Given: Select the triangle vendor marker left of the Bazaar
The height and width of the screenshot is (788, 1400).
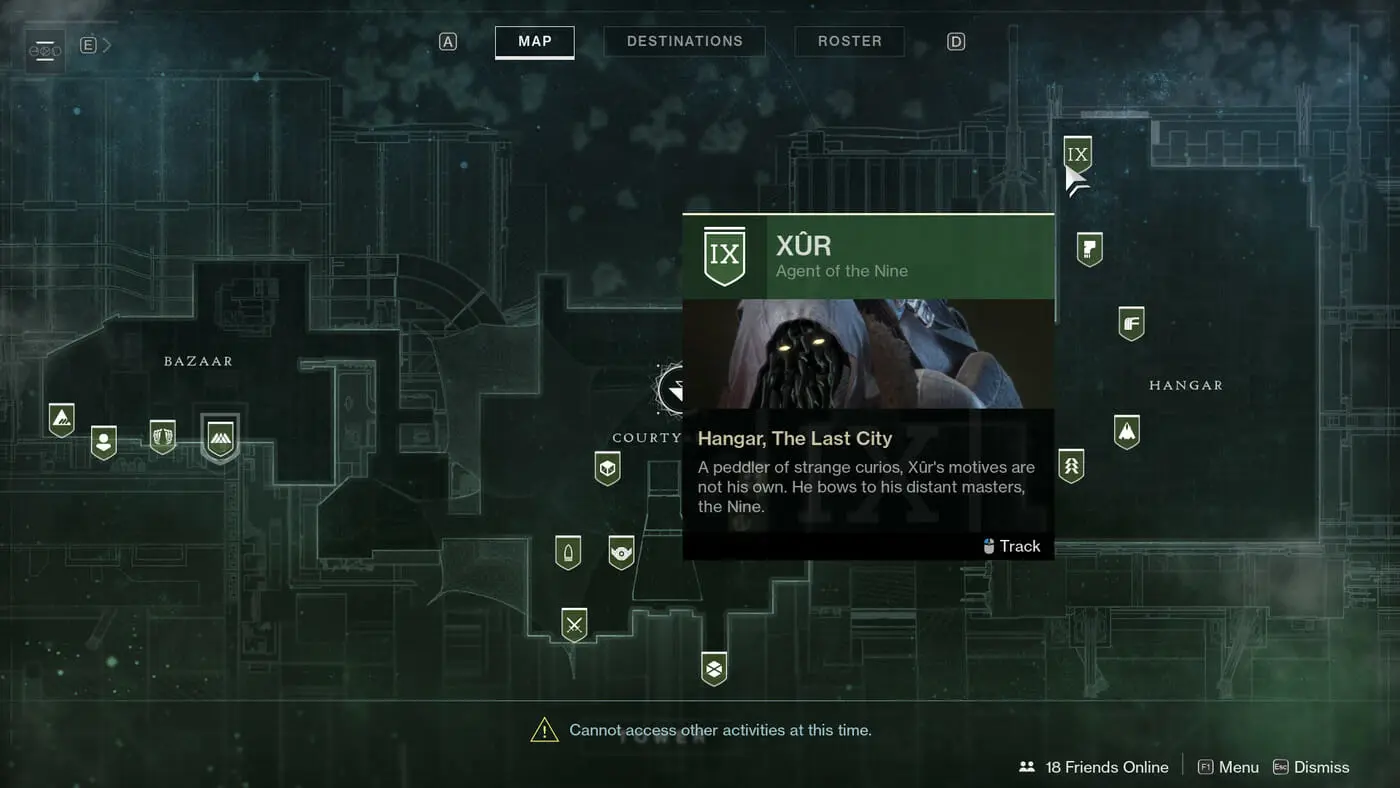Looking at the screenshot, I should tap(61, 418).
